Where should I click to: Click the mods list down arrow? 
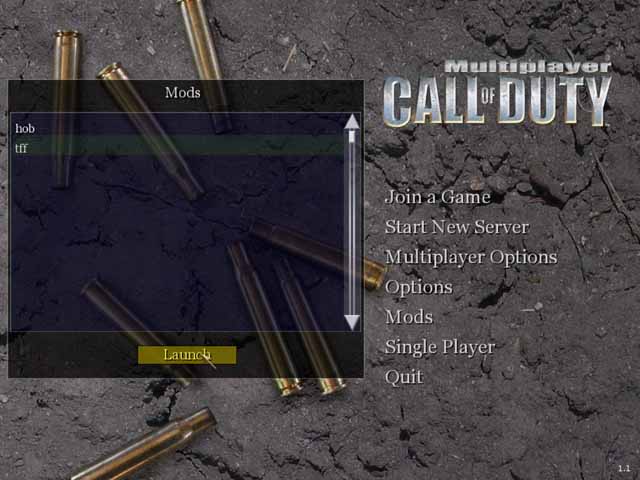pos(351,322)
